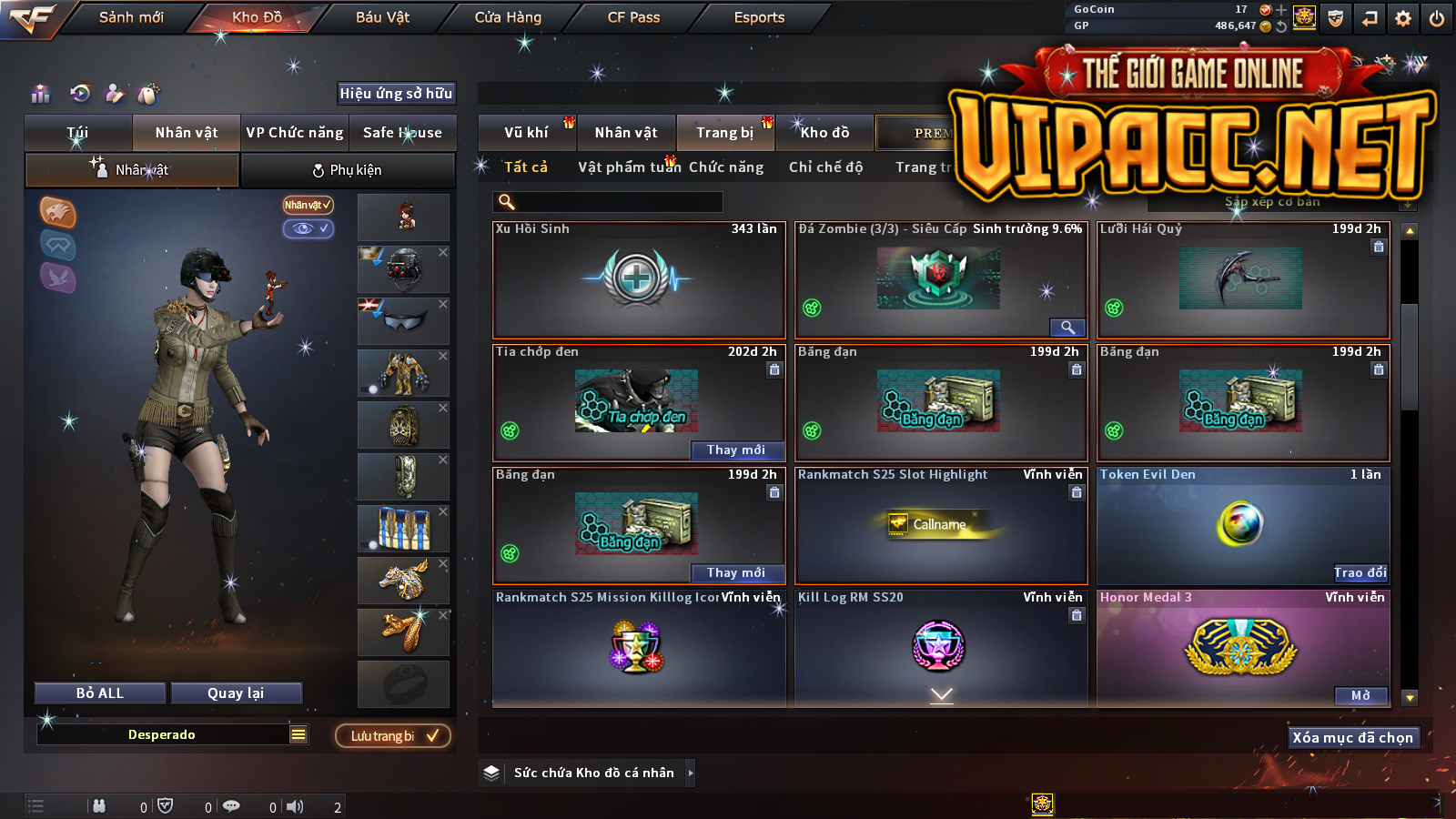Open the Honor Medal 3 with Mở
The image size is (1456, 819).
tap(1360, 696)
